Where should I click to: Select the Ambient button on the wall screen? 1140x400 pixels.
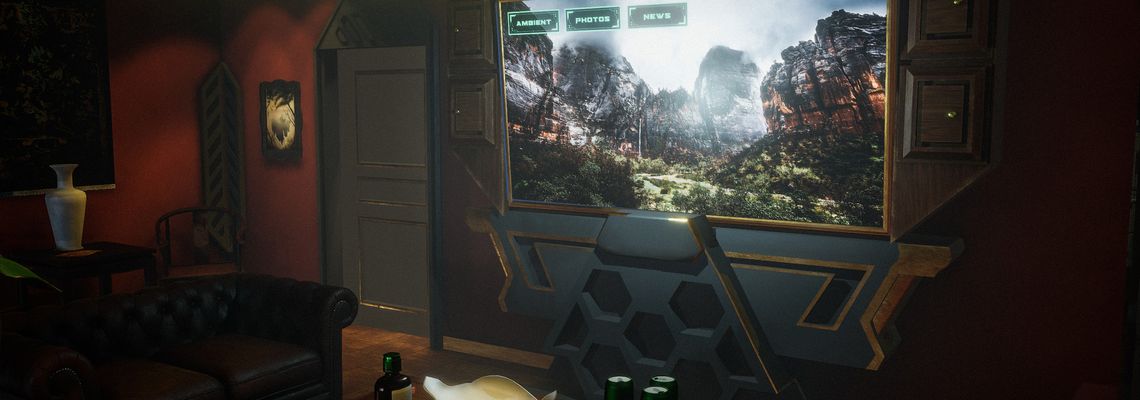coord(532,21)
